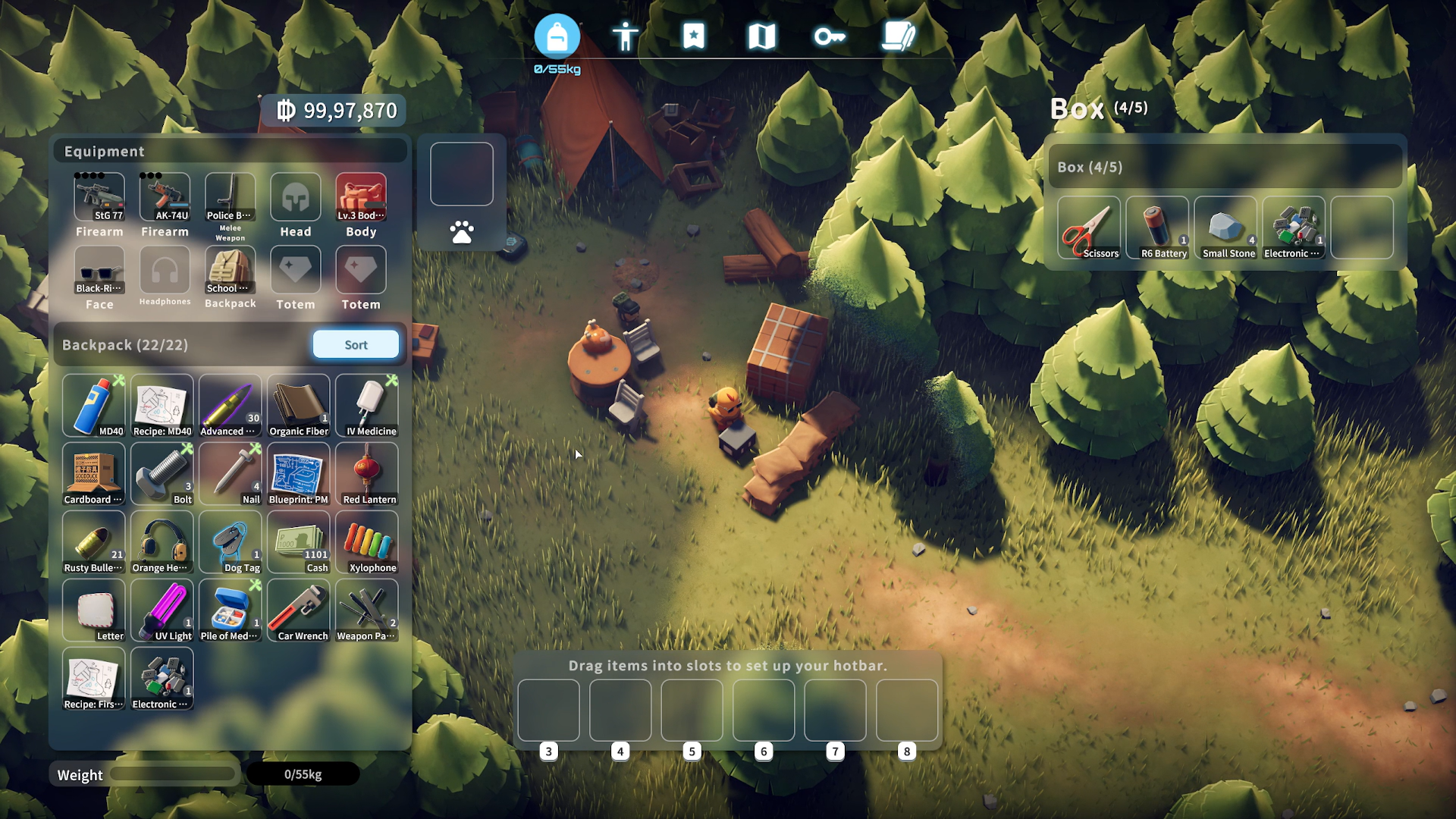Viewport: 1456px width, 819px height.
Task: Select the MD40 item in backpack
Action: pos(94,406)
